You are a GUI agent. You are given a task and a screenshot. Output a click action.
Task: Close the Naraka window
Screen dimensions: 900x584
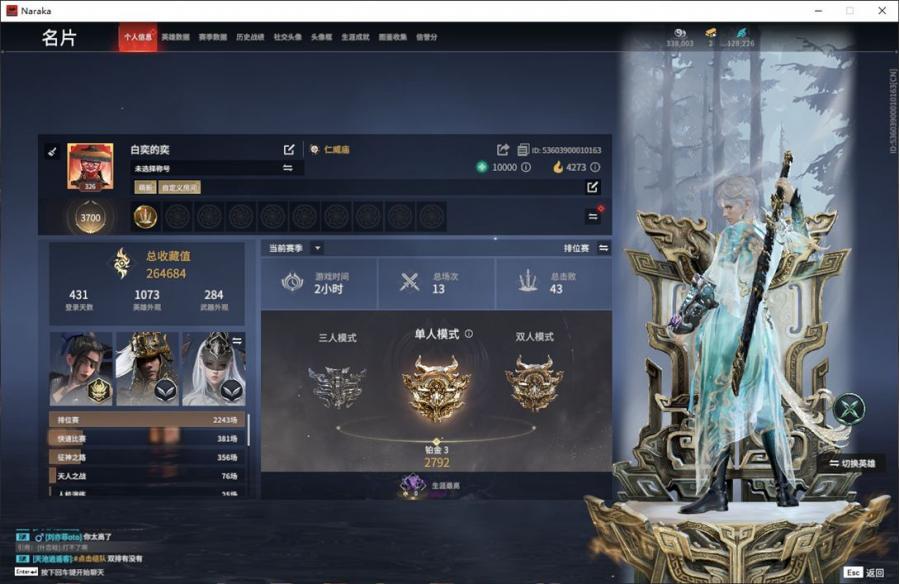(x=881, y=11)
